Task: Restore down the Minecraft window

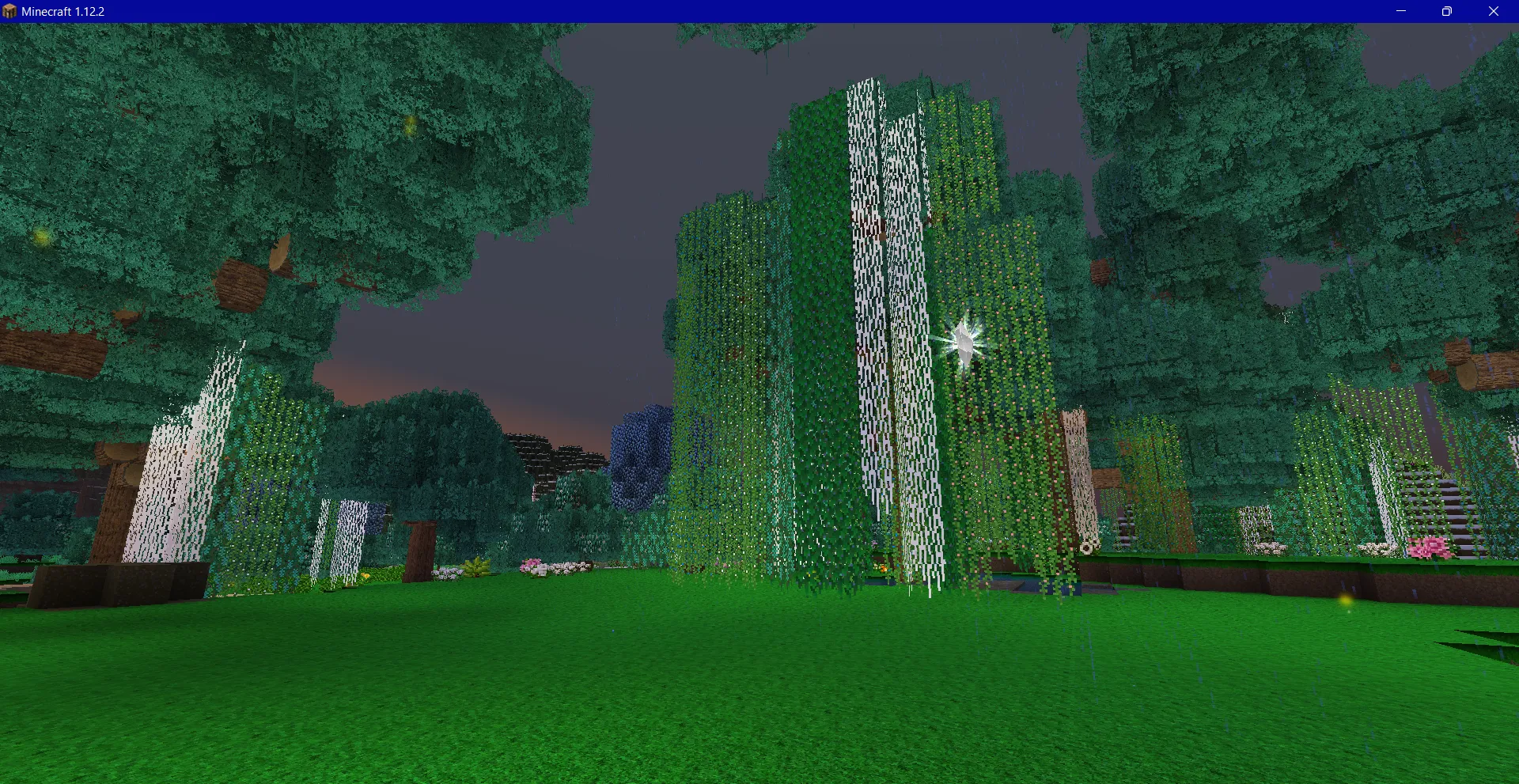Action: 1447,11
